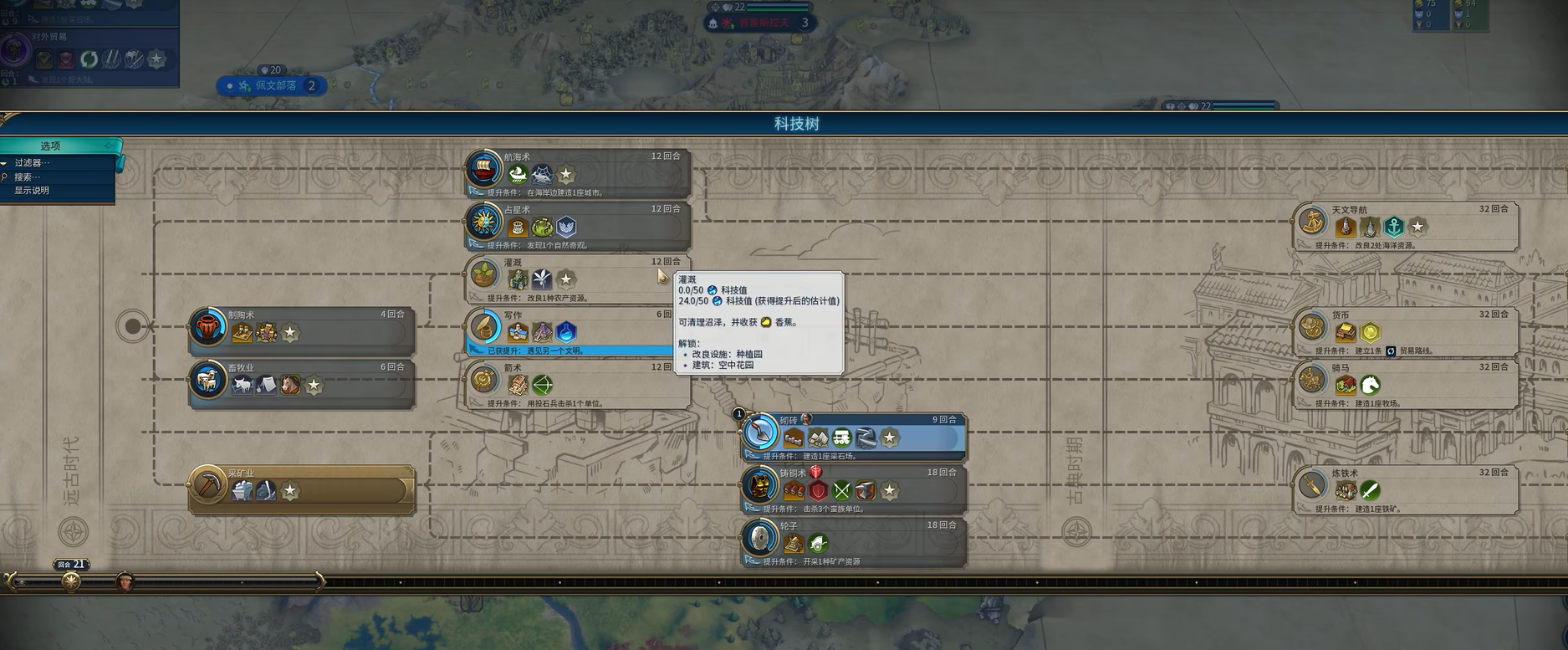This screenshot has height=650, width=1568.
Task: Collapse the 选项 options panel header
Action: [52, 146]
